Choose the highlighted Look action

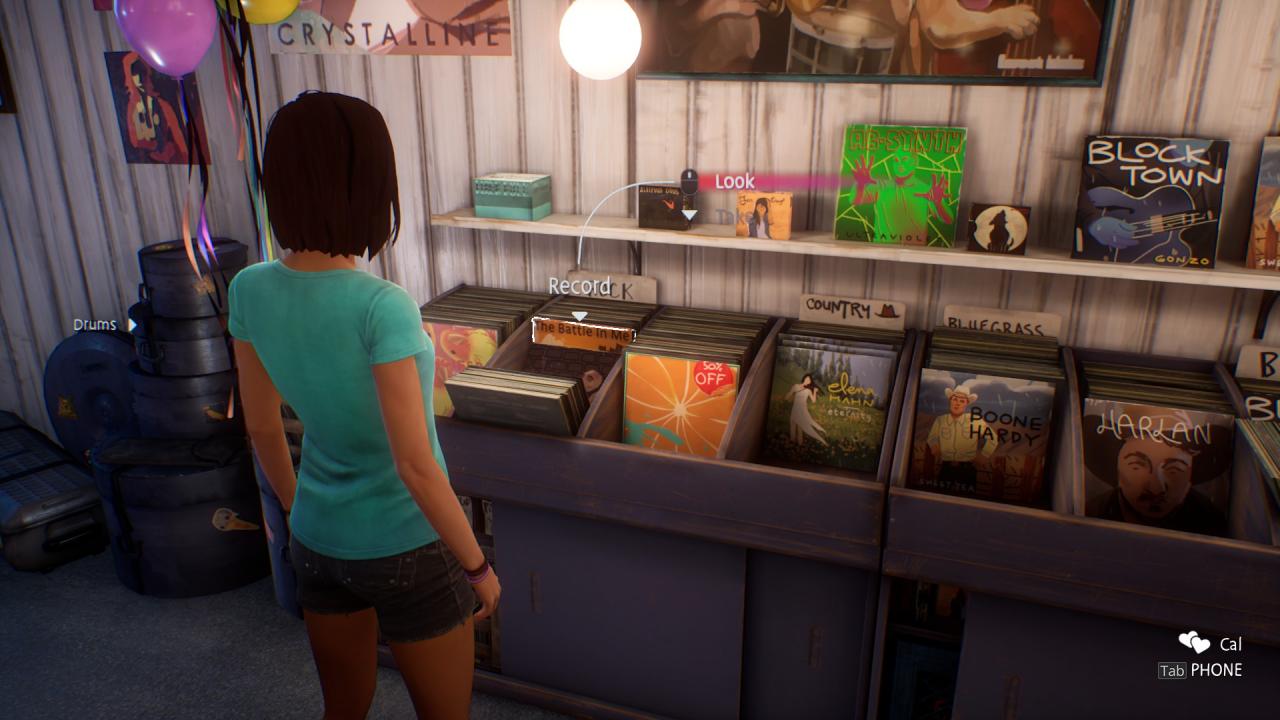click(x=735, y=182)
